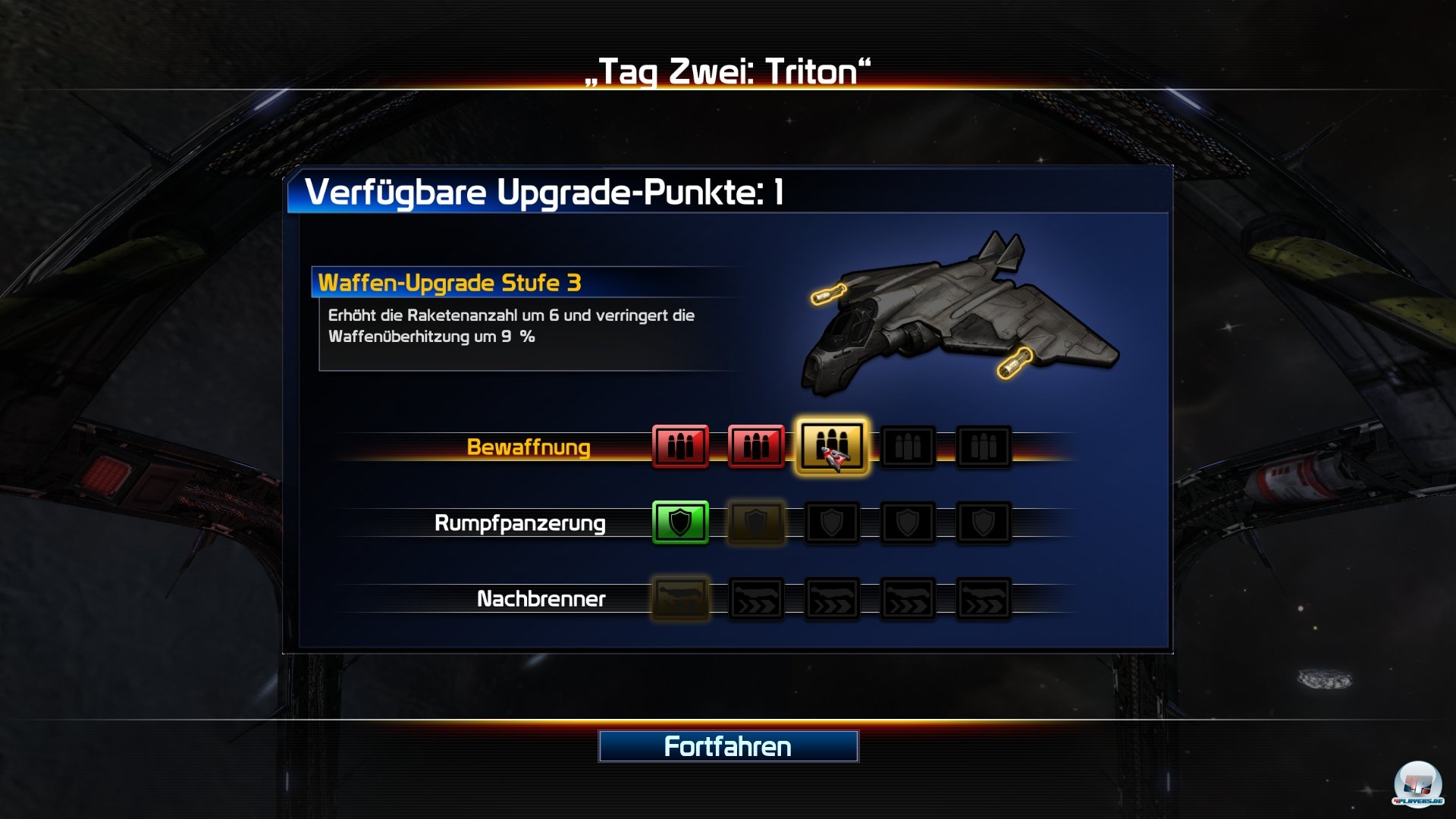Click the Fortfahren button to continue
Viewport: 1456px width, 819px height.
(x=728, y=747)
